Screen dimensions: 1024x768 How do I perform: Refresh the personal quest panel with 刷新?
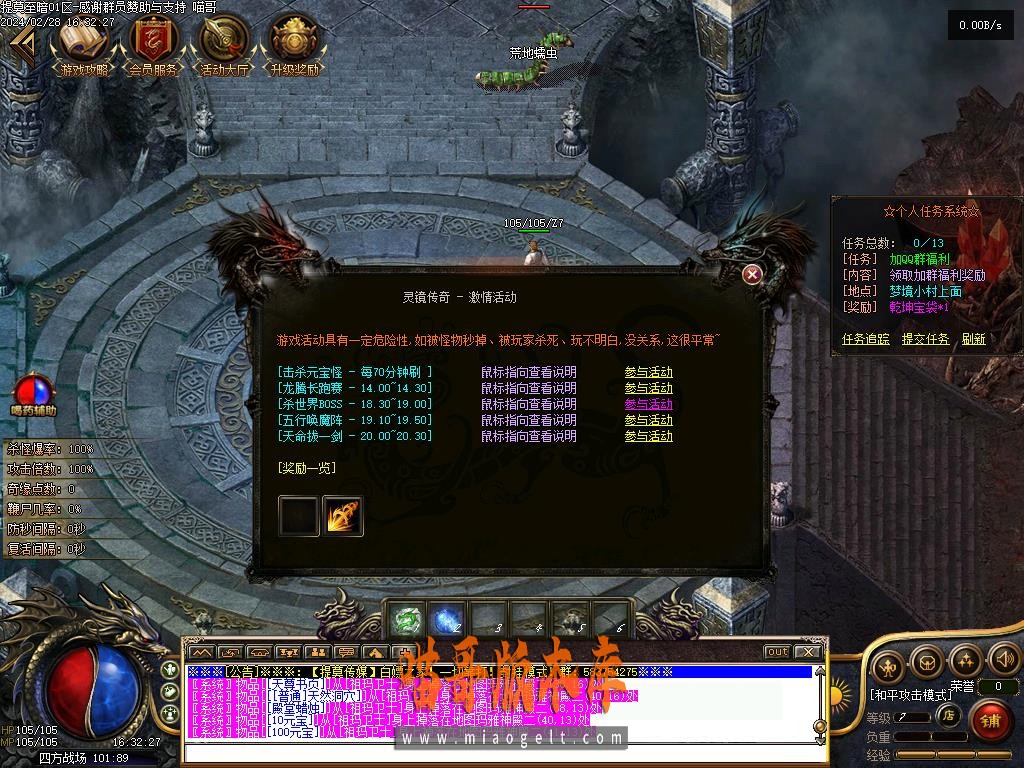(x=974, y=339)
